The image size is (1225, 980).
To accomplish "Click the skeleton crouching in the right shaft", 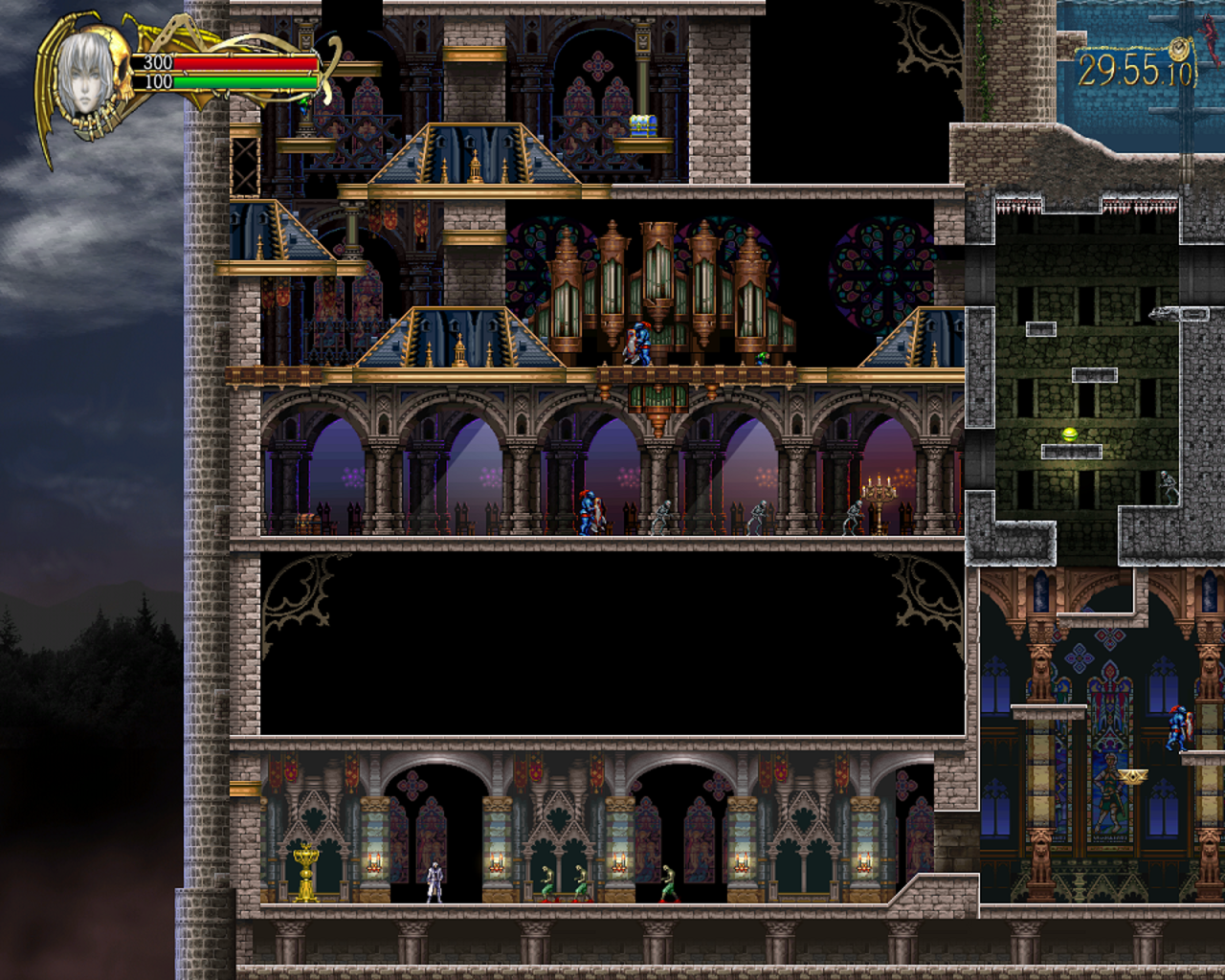I will (1168, 486).
